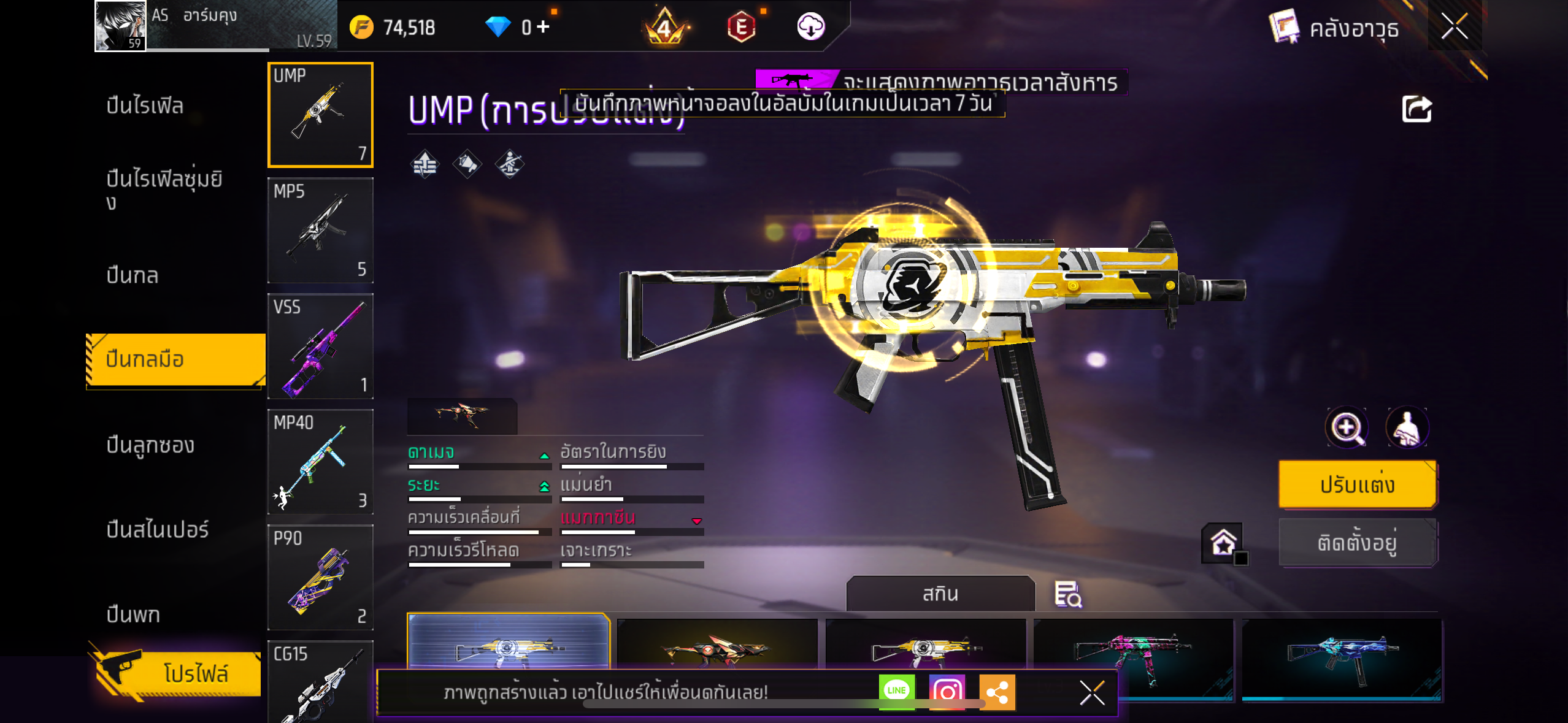
Task: Dismiss the screenshot share banner
Action: [1092, 693]
